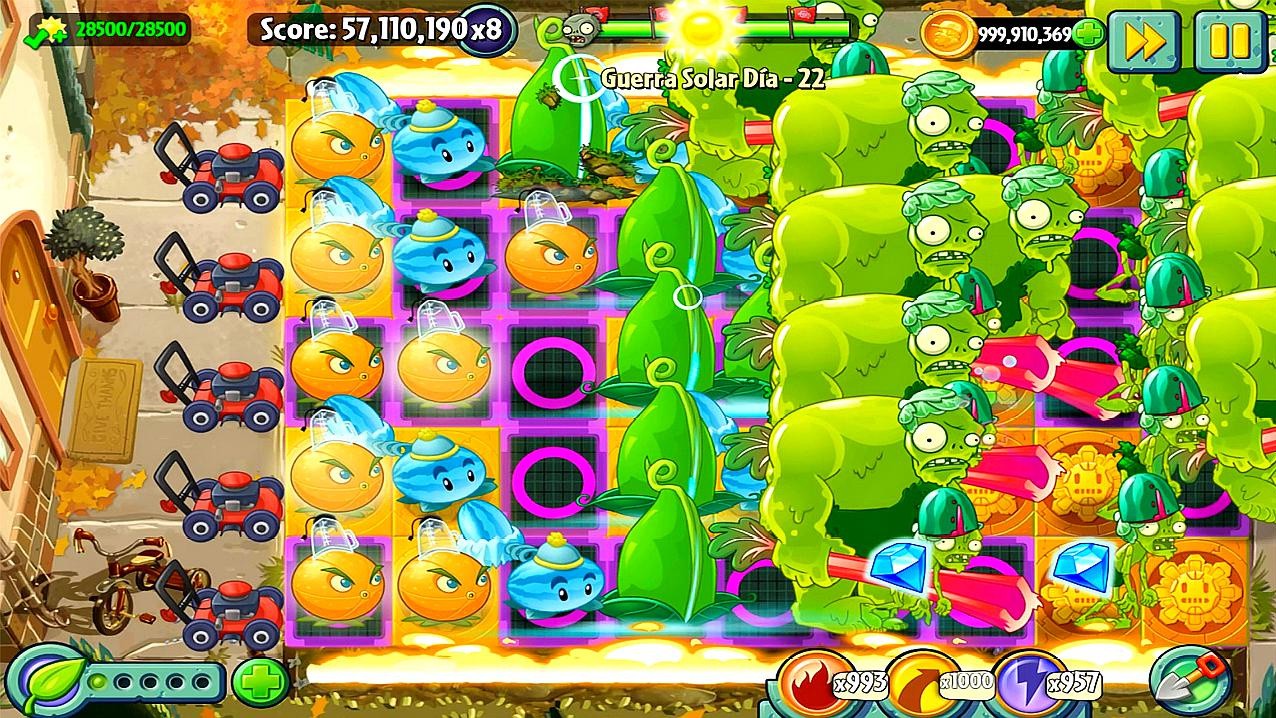The height and width of the screenshot is (718, 1276).
Task: Buy plant food with the green plus button
Action: [260, 682]
